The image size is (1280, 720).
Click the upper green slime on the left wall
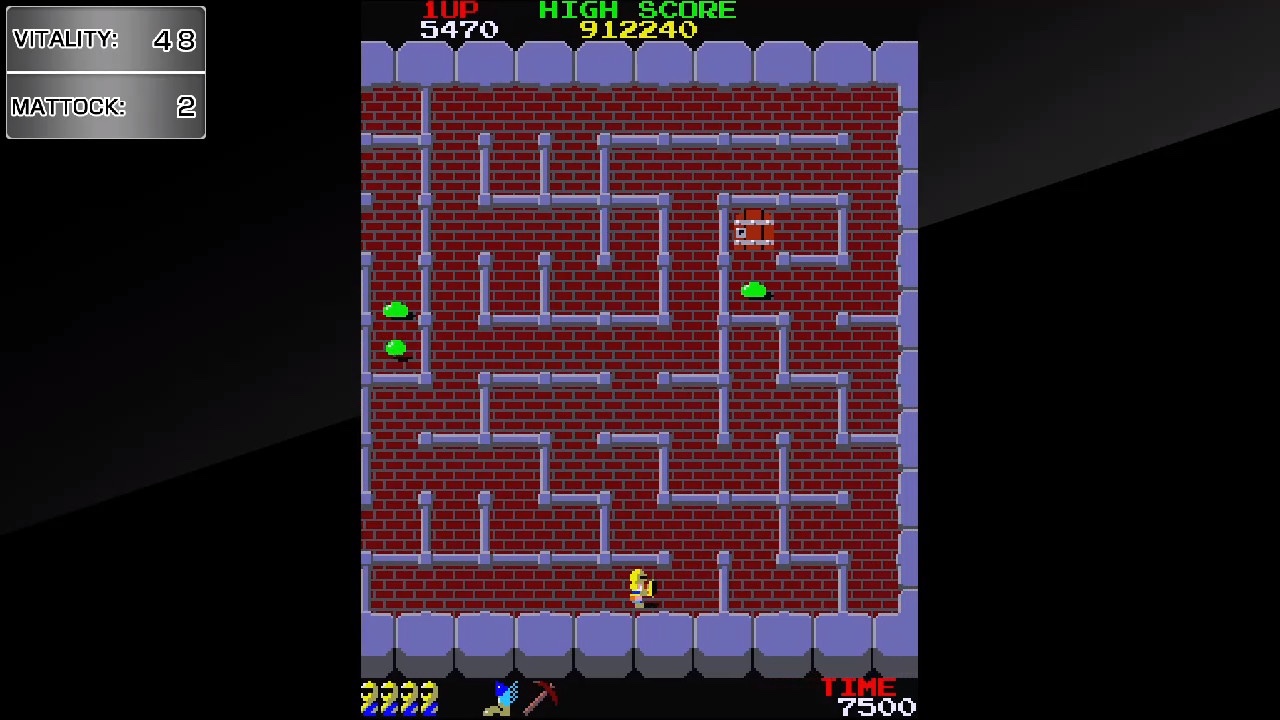[x=395, y=311]
